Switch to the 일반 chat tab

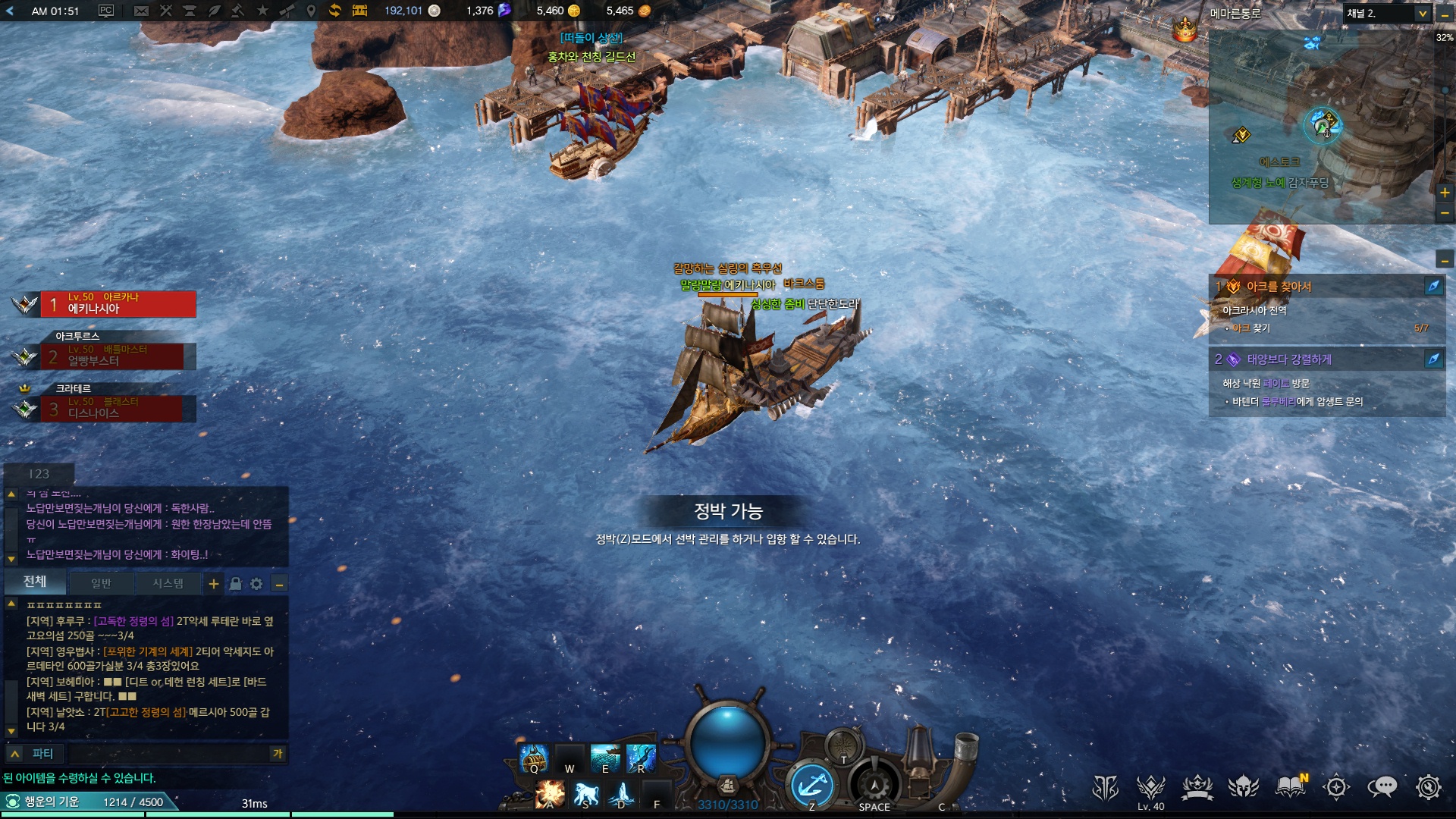click(101, 583)
